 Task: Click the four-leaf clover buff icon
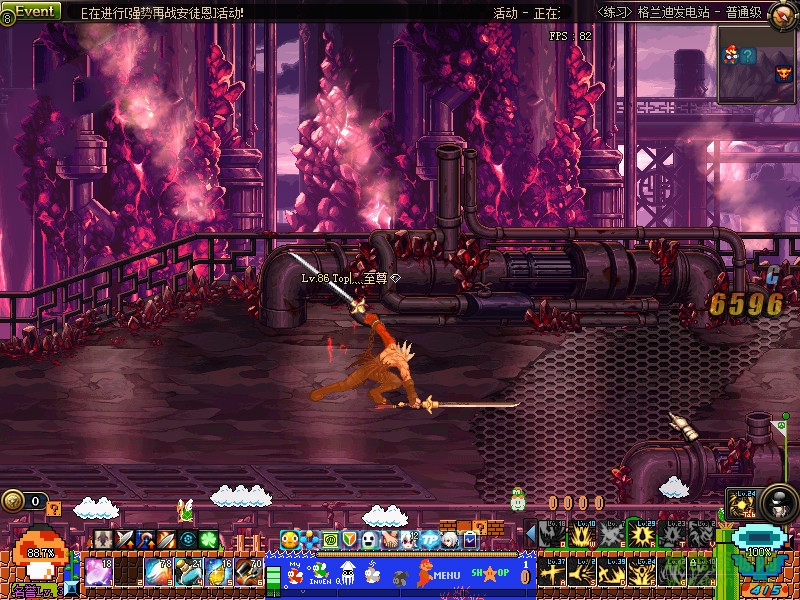pos(208,540)
